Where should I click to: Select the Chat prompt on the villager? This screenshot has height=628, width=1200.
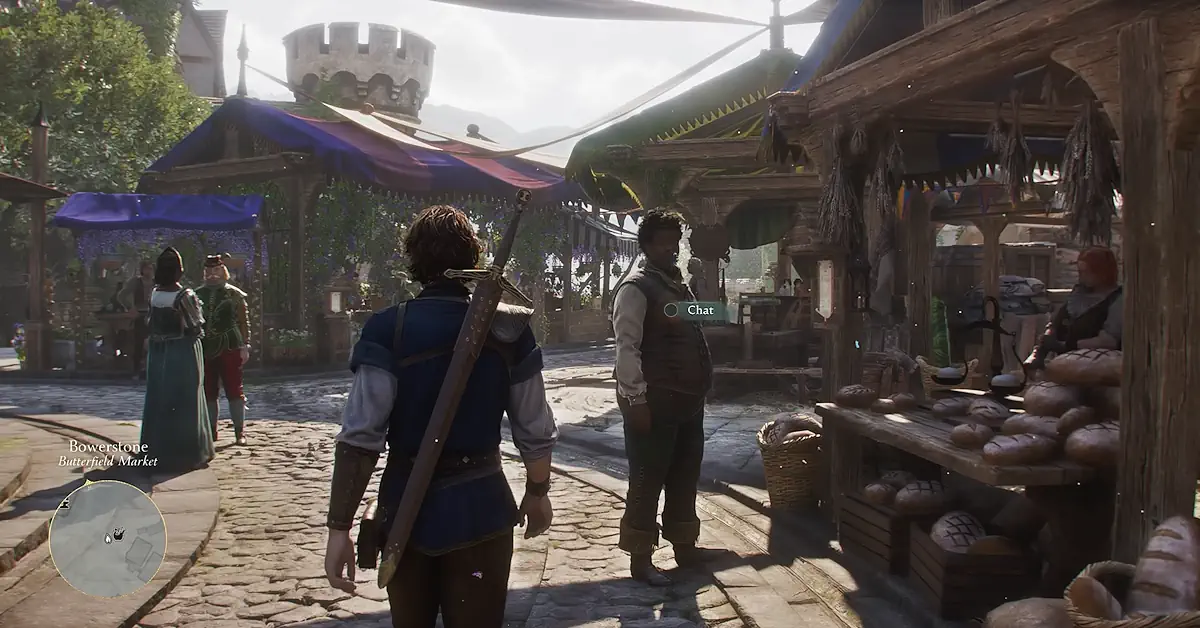(x=695, y=310)
